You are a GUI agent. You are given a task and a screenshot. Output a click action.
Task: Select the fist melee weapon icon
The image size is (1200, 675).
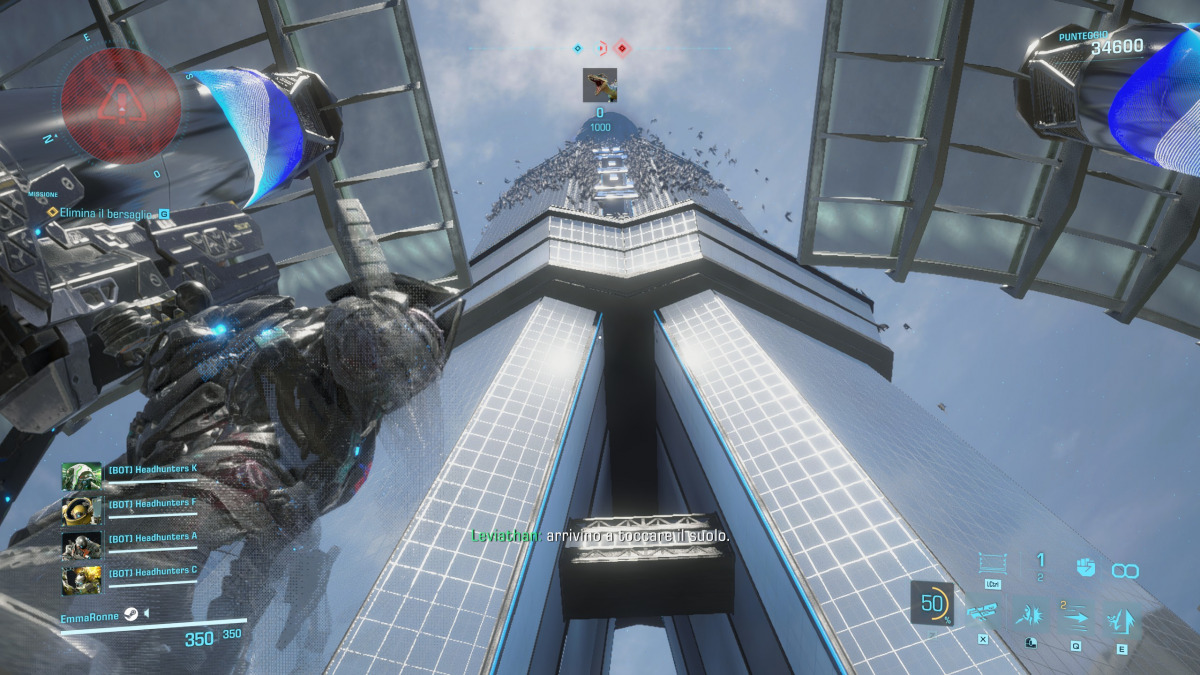(x=1083, y=568)
